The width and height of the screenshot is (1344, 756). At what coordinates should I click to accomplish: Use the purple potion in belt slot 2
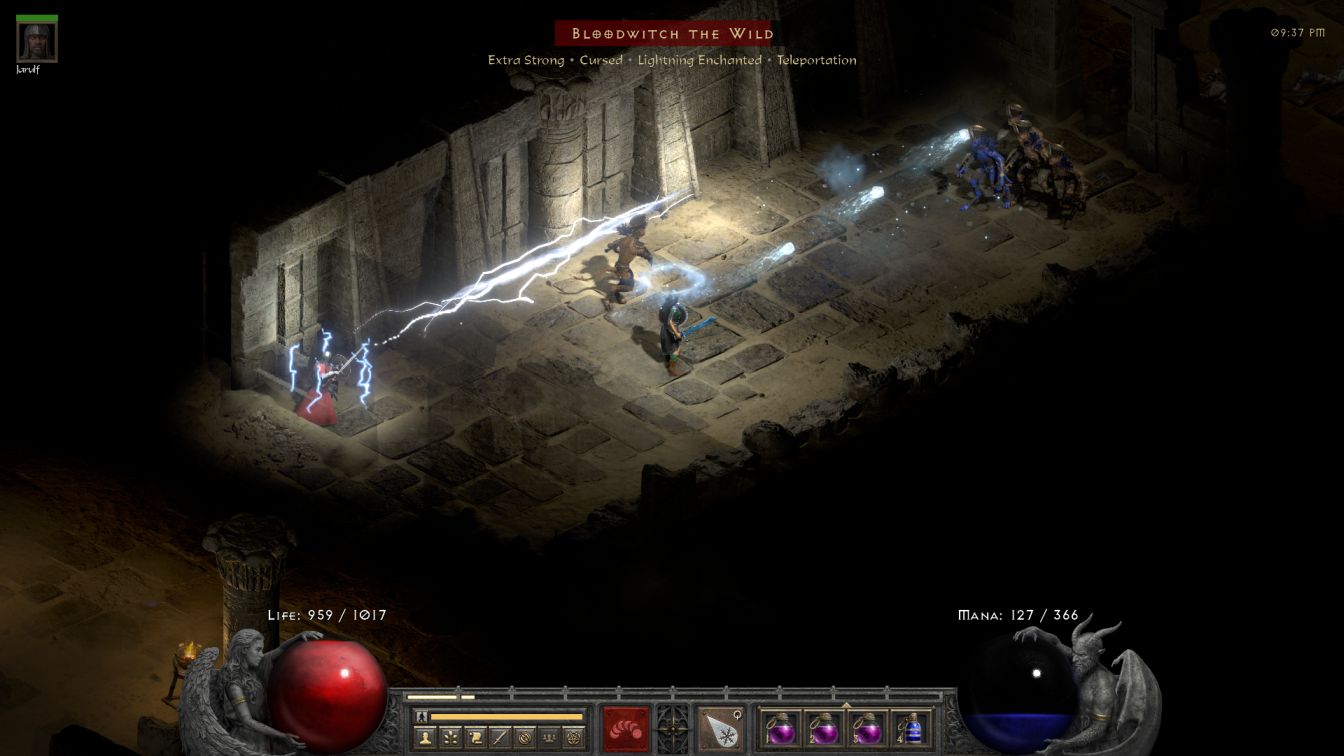pos(824,728)
